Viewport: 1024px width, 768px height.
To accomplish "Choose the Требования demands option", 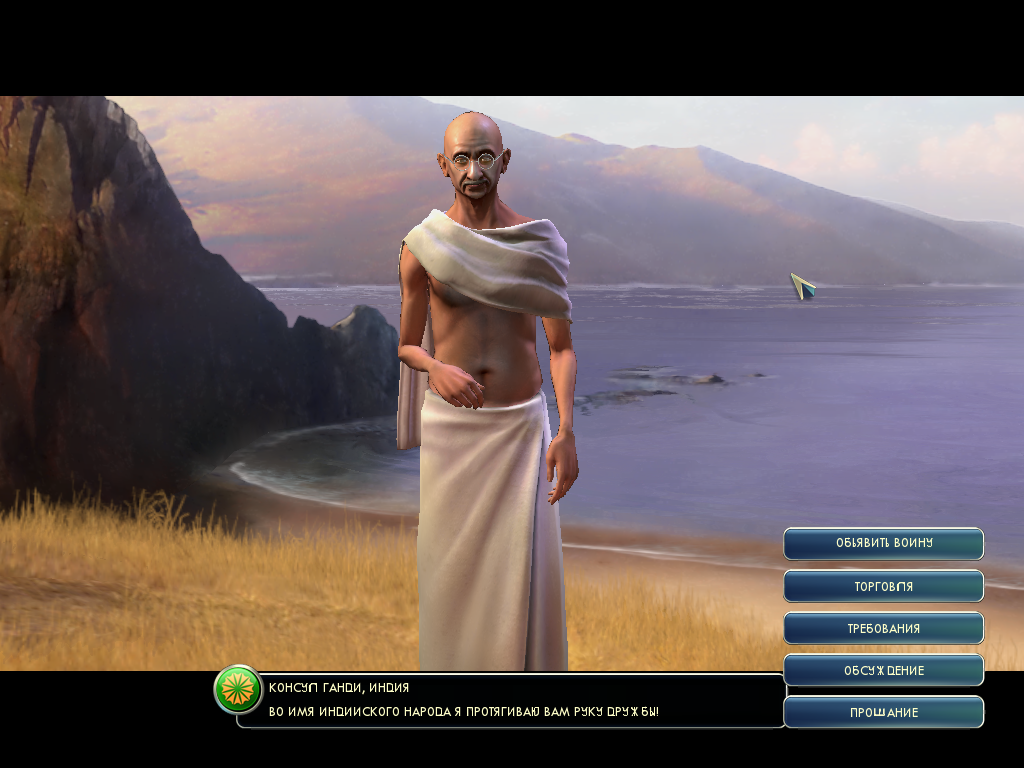I will [883, 628].
